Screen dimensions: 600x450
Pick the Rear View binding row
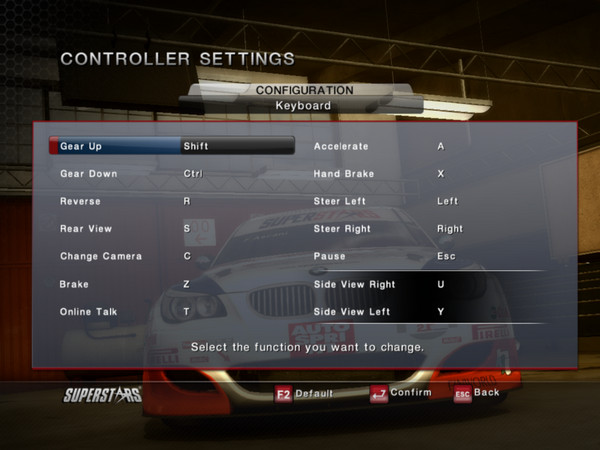pyautogui.click(x=170, y=229)
